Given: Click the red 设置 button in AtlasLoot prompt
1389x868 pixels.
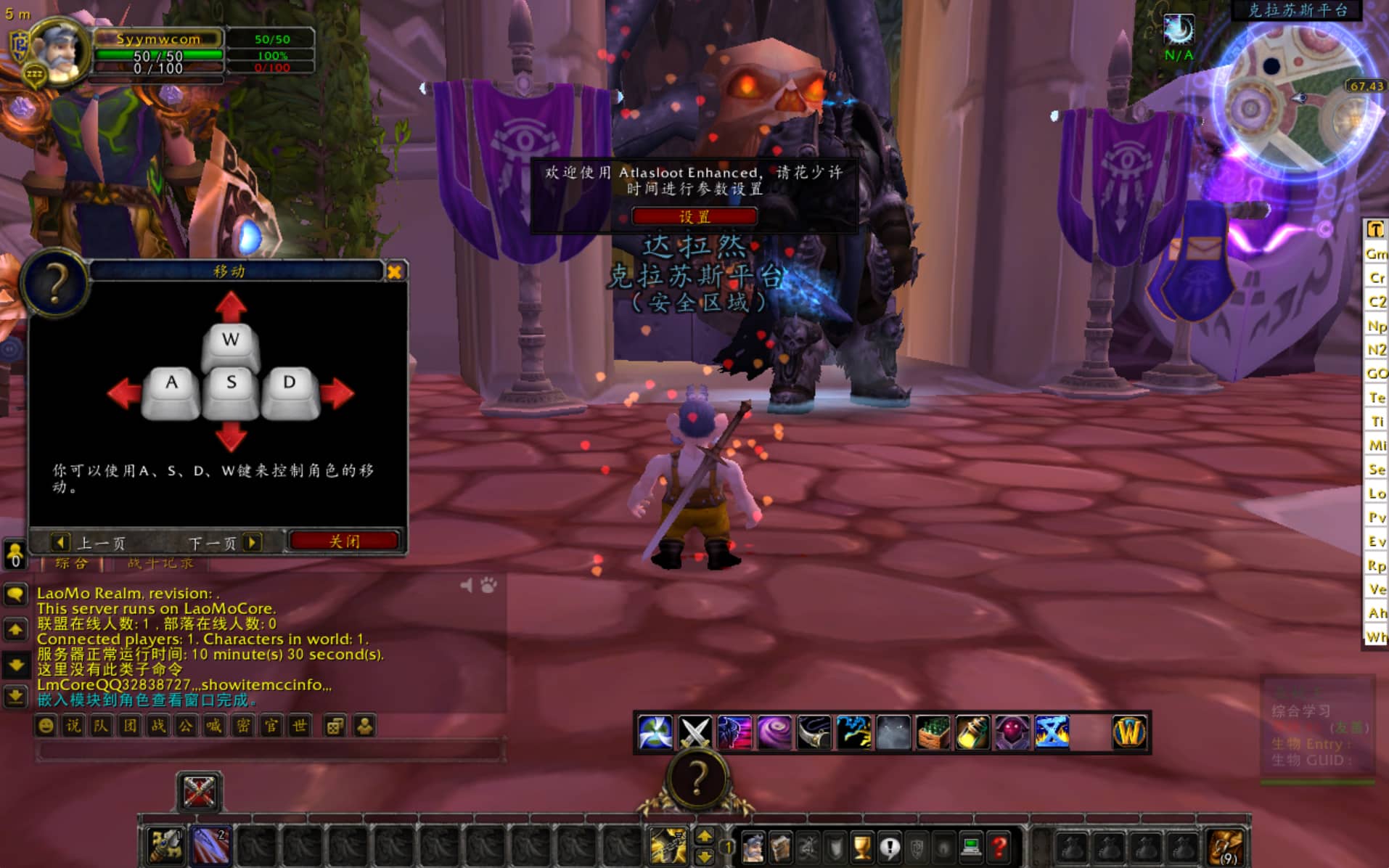Looking at the screenshot, I should click(x=694, y=216).
